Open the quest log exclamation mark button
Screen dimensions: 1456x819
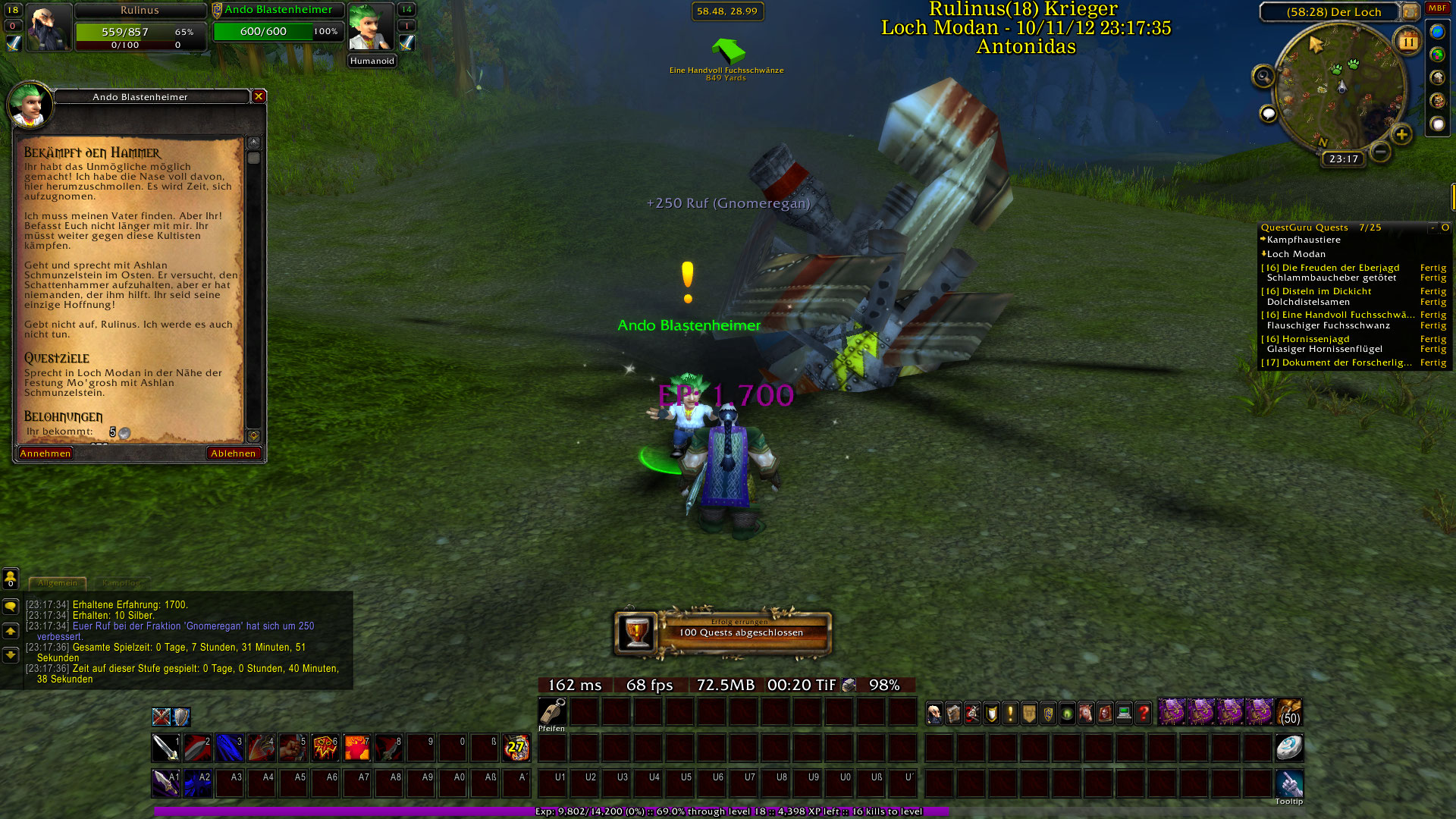point(1010,713)
